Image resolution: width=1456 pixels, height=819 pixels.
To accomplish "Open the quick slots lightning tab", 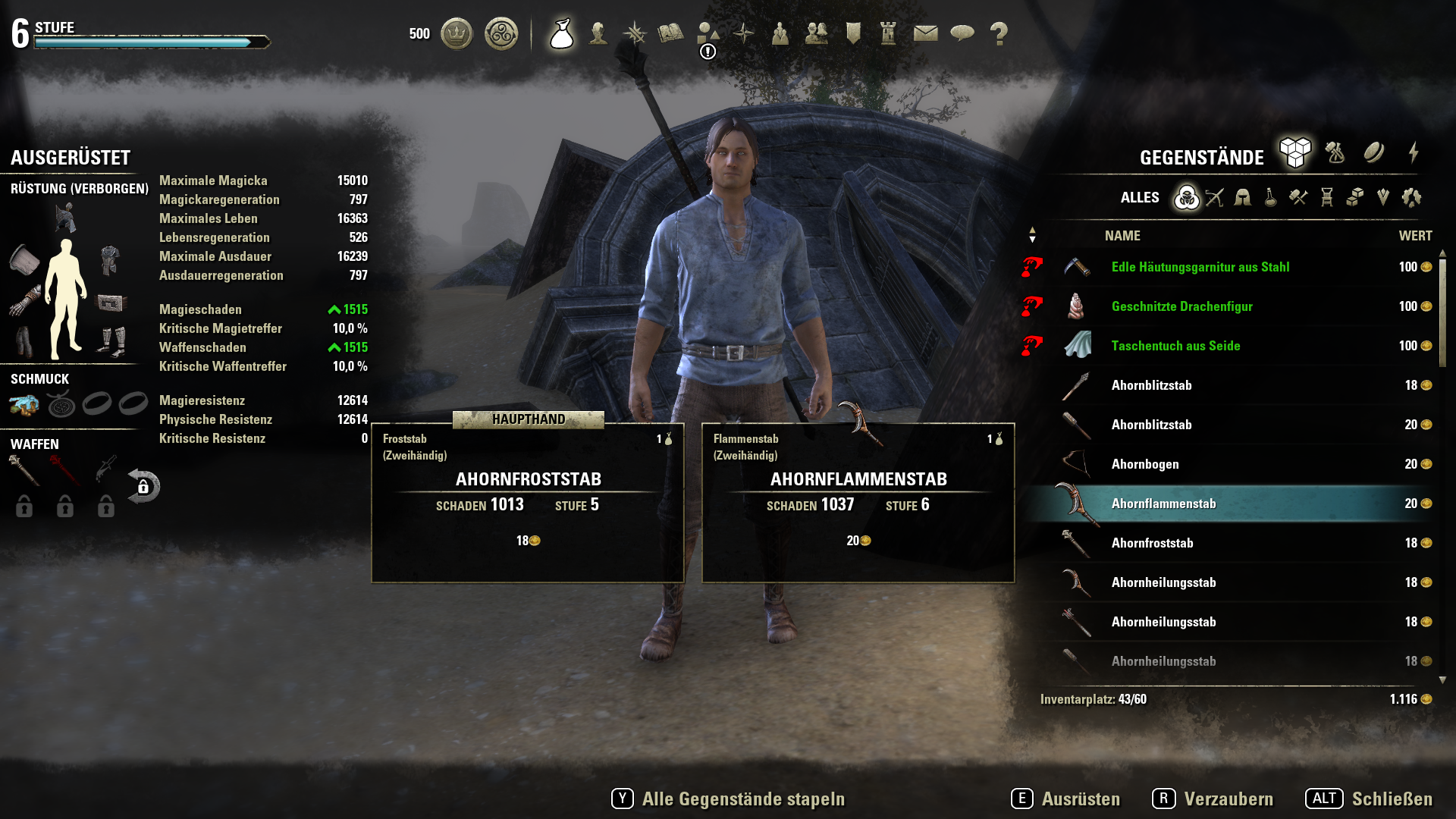I will pos(1414,152).
